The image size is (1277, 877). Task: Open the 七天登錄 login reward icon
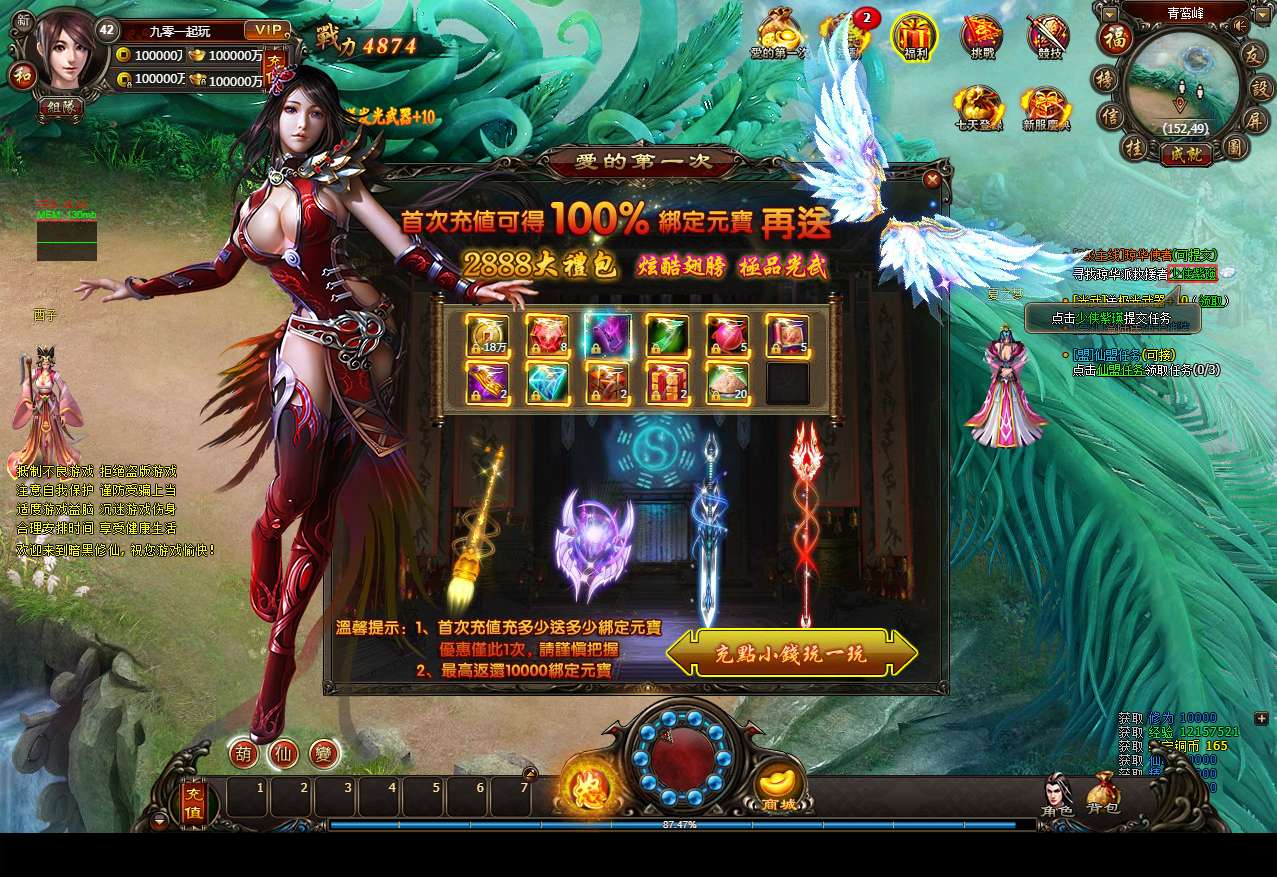pos(977,108)
